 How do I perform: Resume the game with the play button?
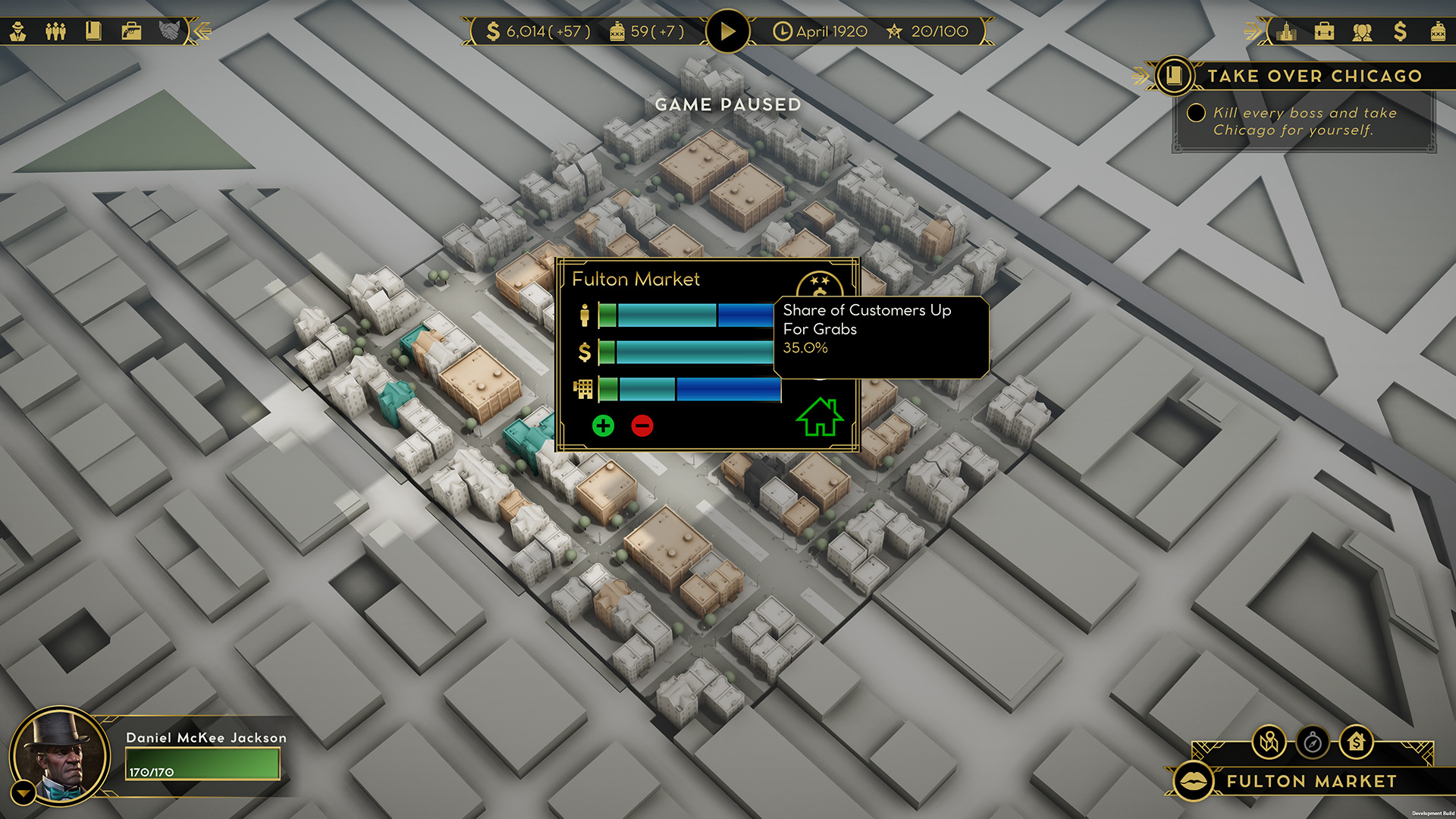[727, 31]
